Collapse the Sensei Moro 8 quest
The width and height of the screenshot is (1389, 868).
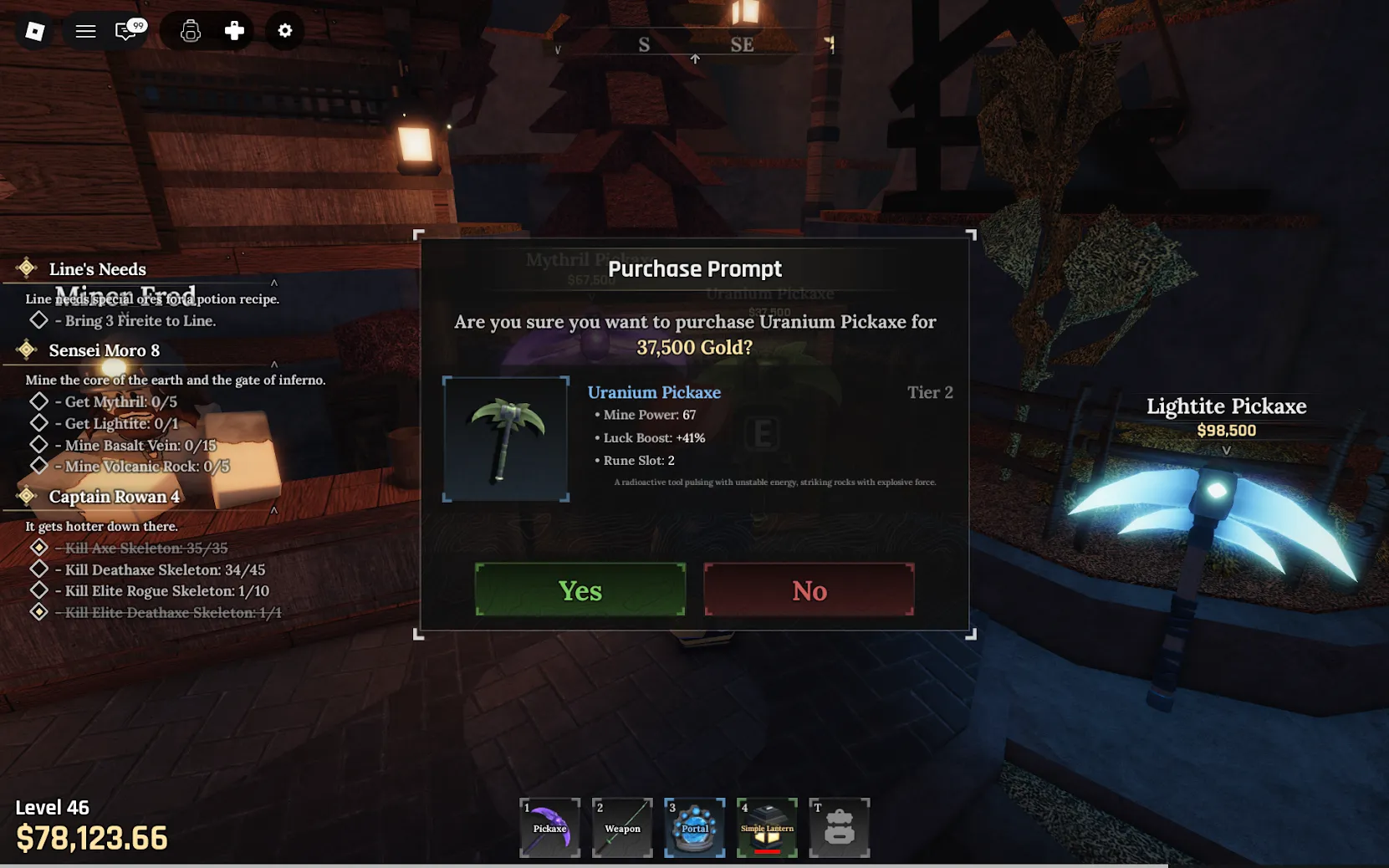coord(273,364)
